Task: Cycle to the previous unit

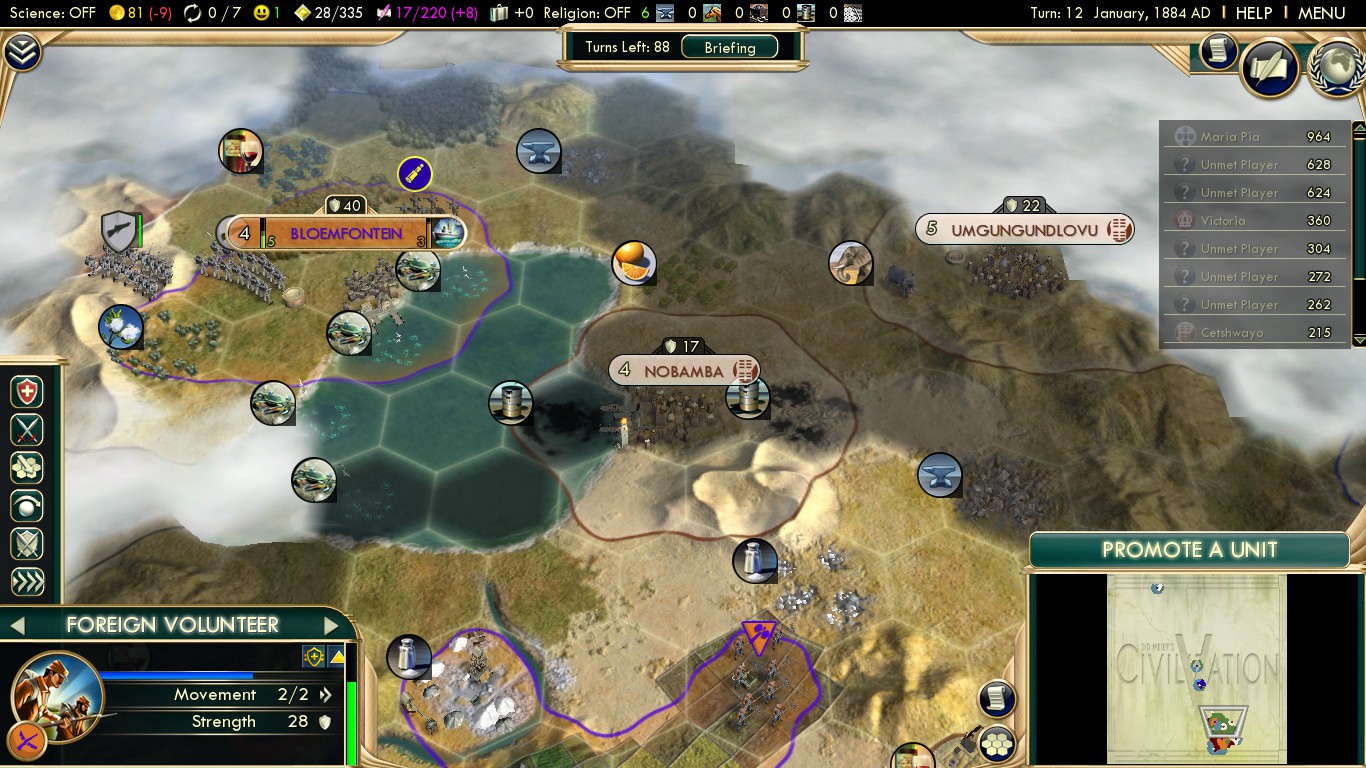Action: click(x=16, y=626)
